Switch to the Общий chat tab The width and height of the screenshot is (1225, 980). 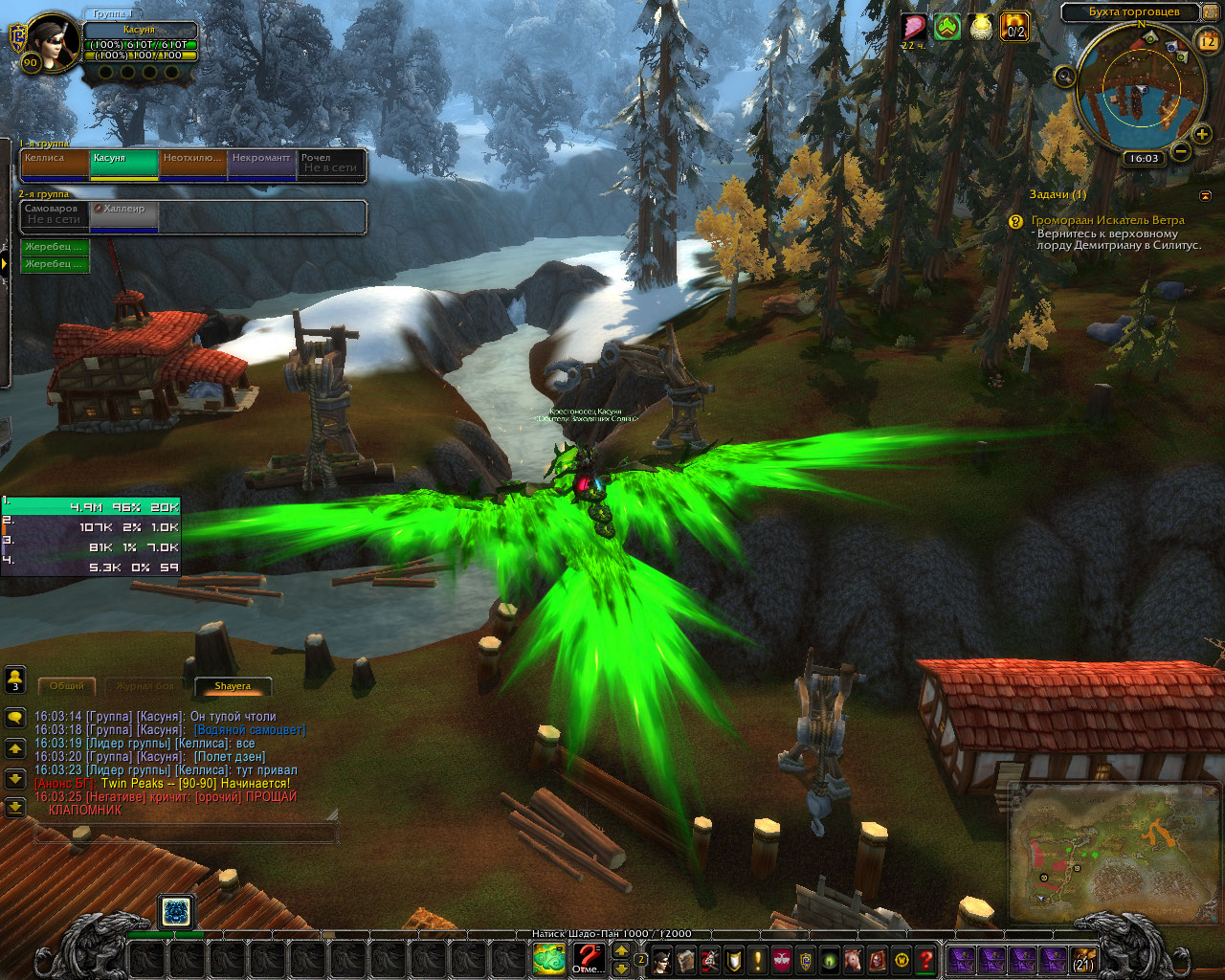pyautogui.click(x=67, y=686)
